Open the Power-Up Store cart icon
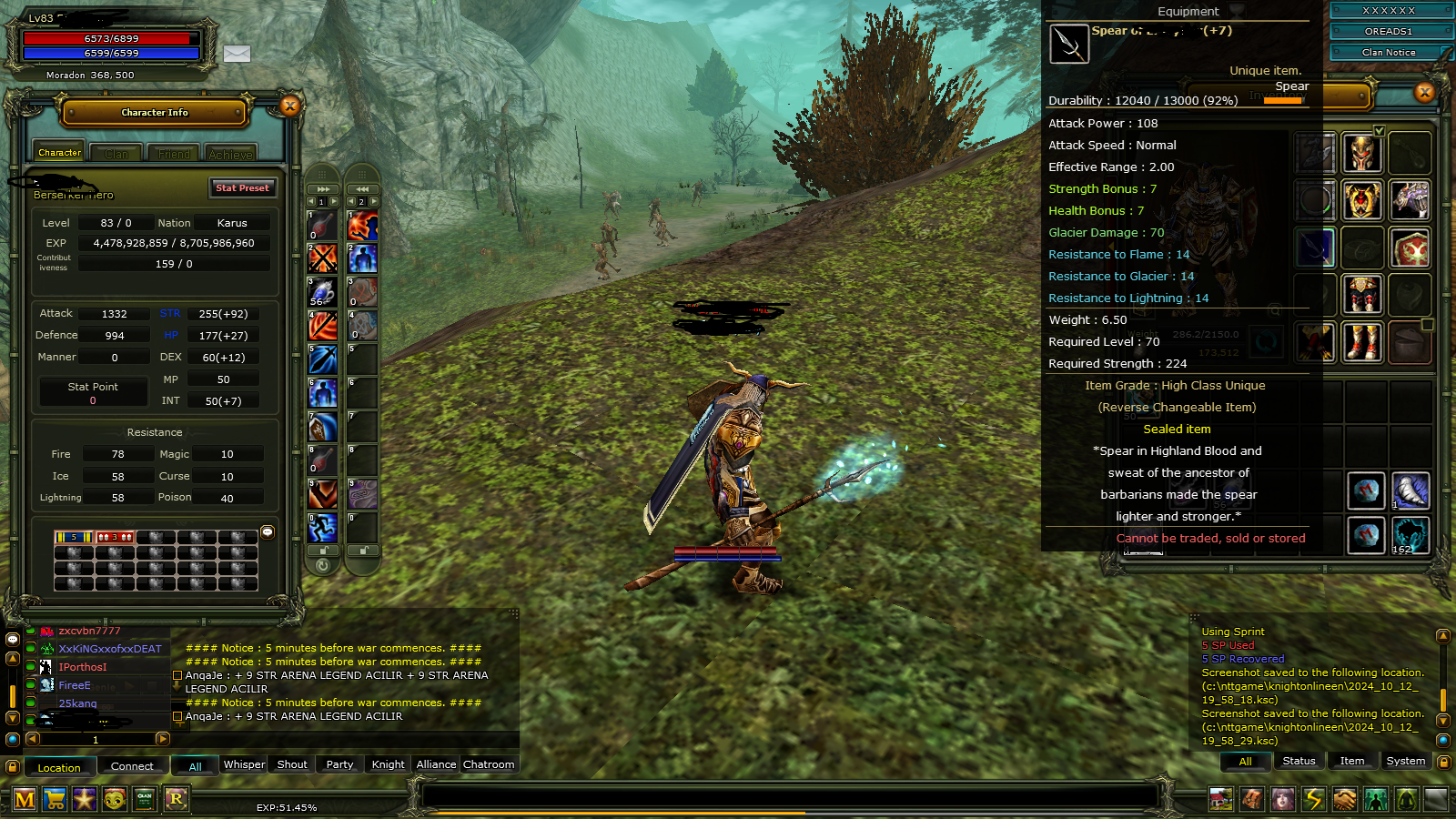Viewport: 1456px width, 819px height. (x=55, y=799)
